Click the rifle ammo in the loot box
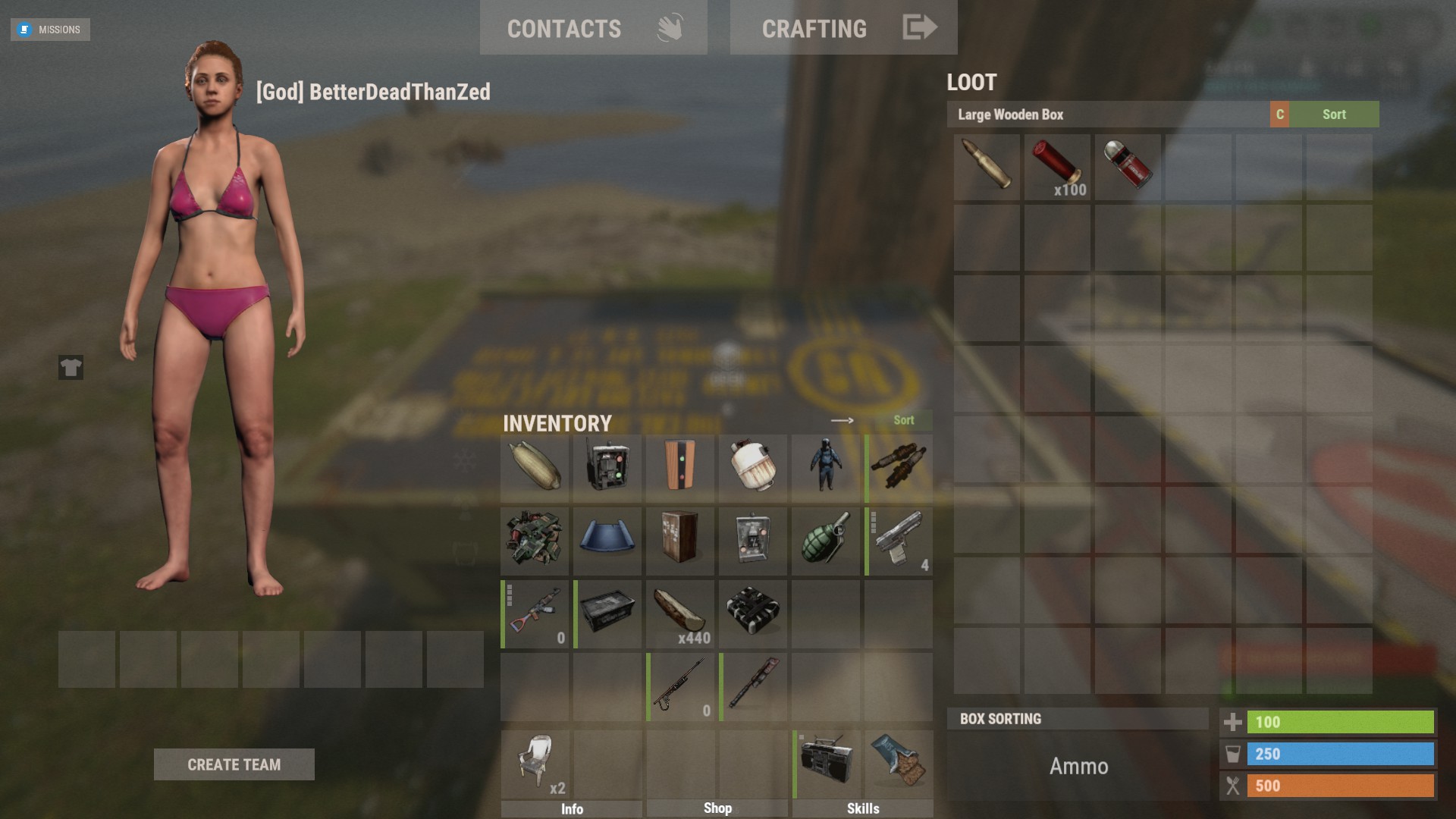The height and width of the screenshot is (819, 1456). [986, 168]
